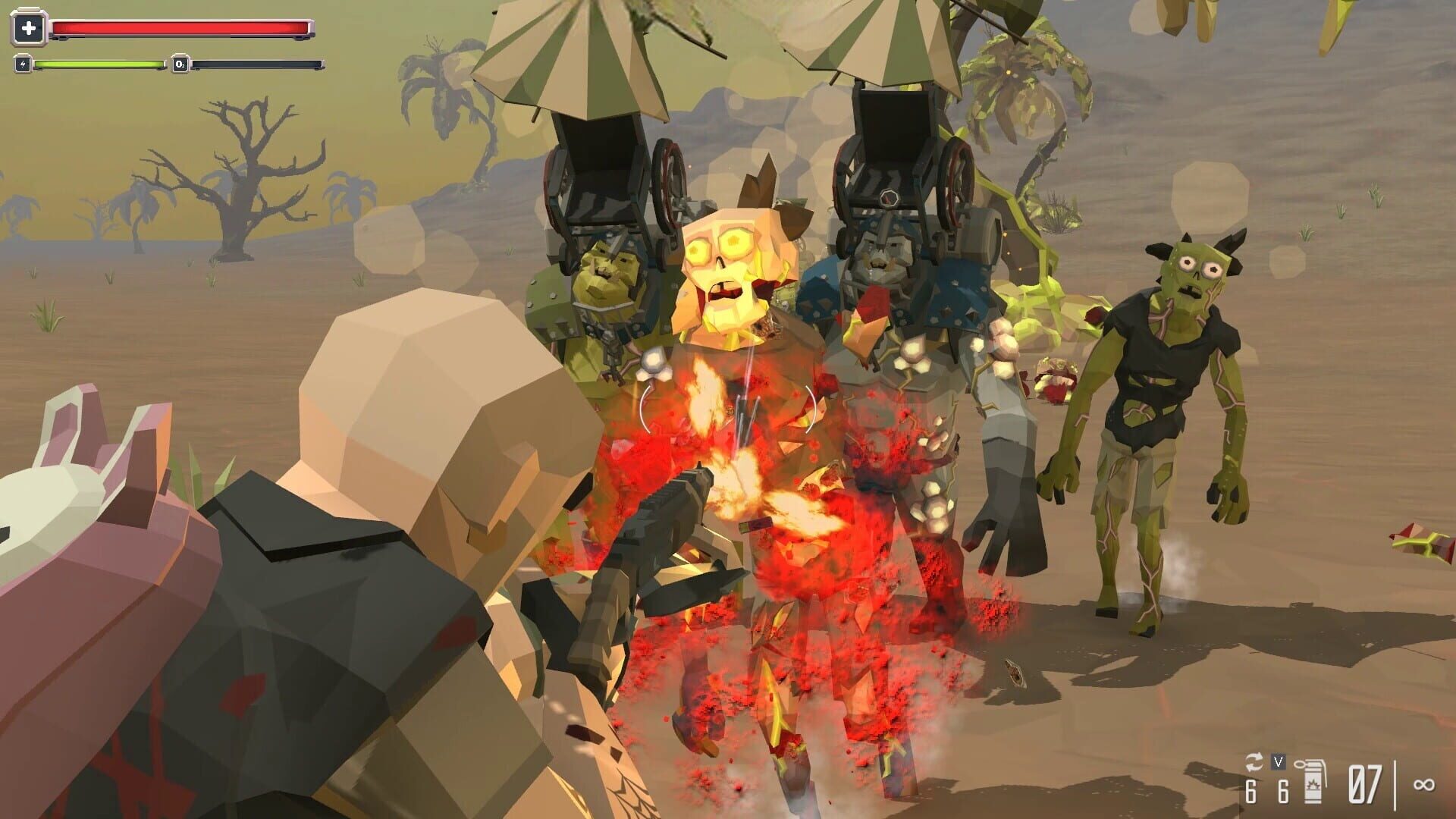Click the 6 counter under the swap arrows
Image resolution: width=1456 pixels, height=819 pixels.
1250,792
